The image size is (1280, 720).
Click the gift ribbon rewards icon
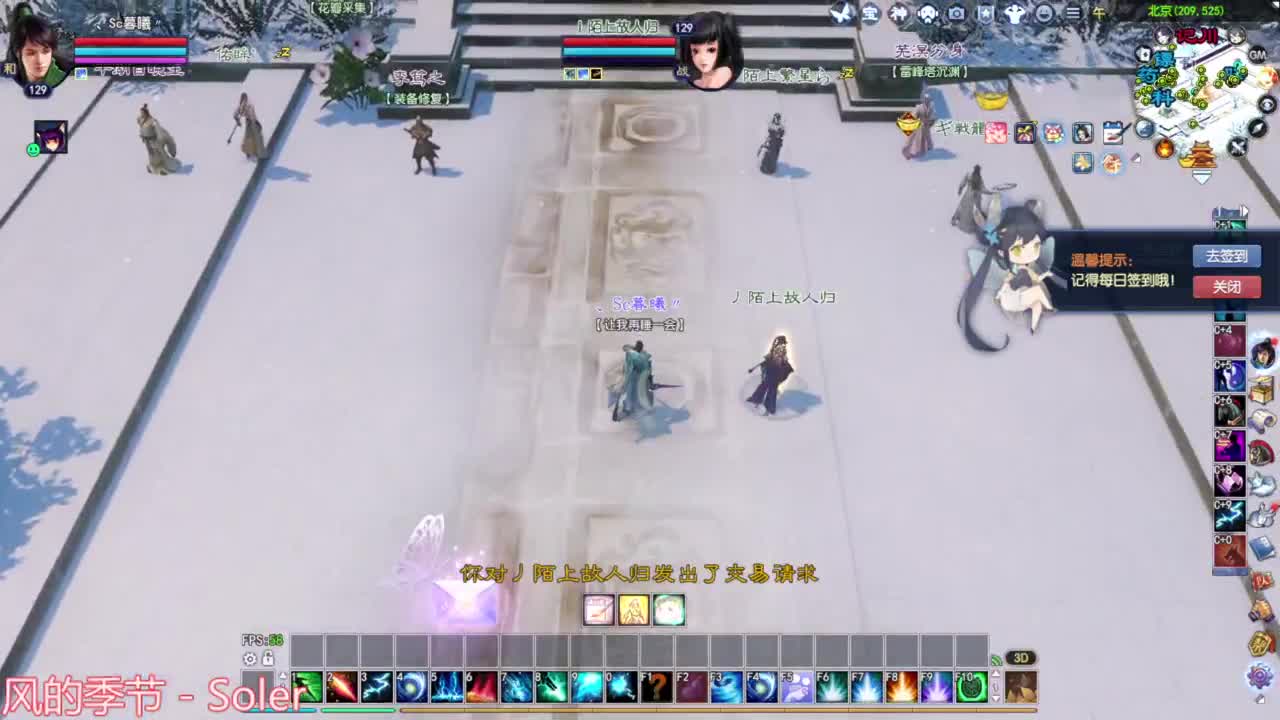(x=1026, y=133)
